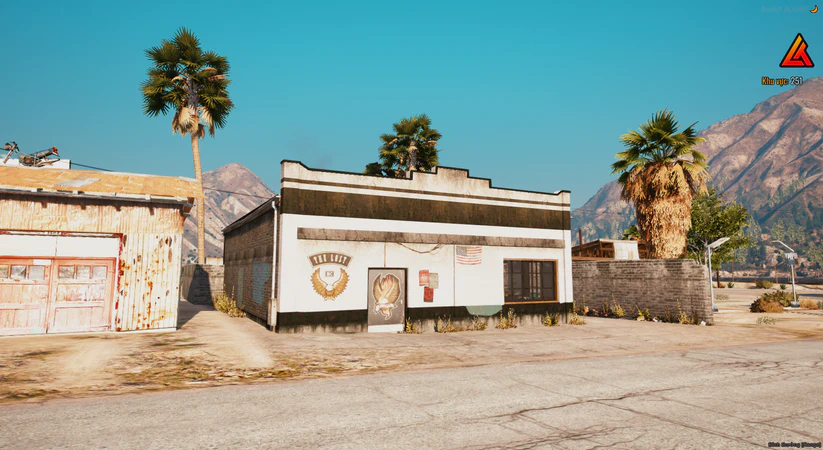The image size is (823, 450).
Task: Click the red triangle server logo
Action: (796, 52)
